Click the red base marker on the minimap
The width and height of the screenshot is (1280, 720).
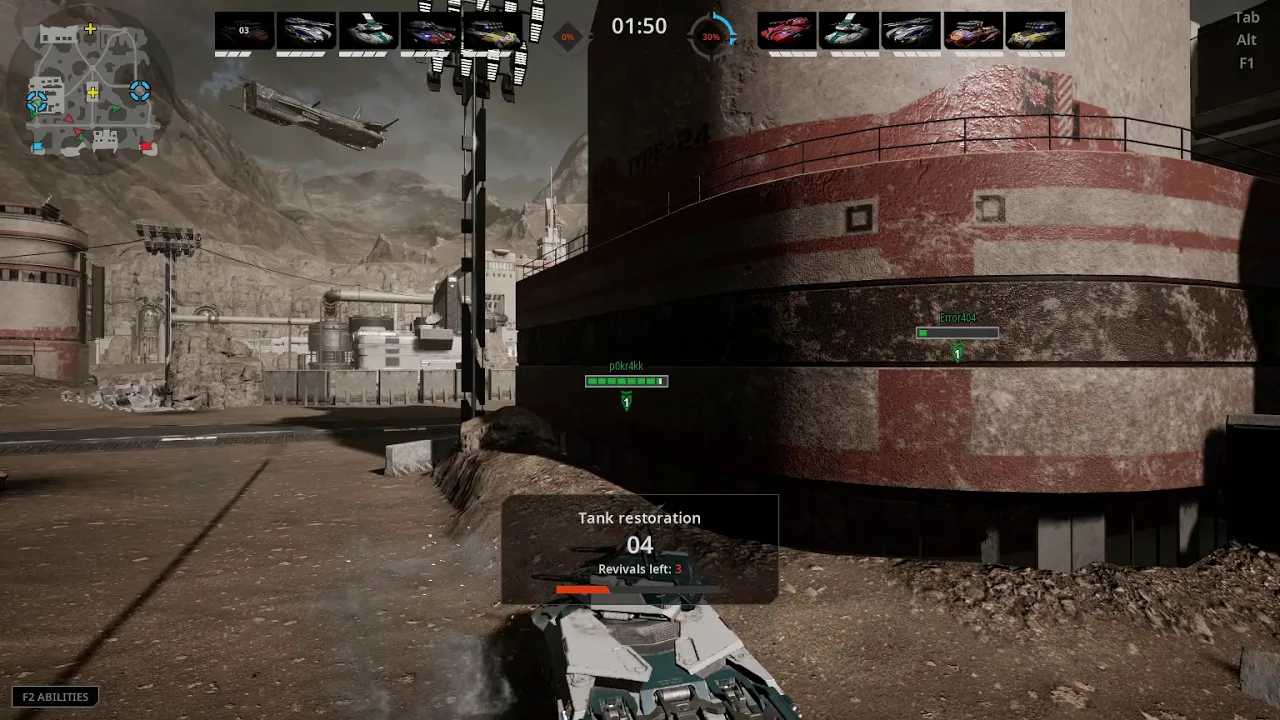click(x=147, y=147)
